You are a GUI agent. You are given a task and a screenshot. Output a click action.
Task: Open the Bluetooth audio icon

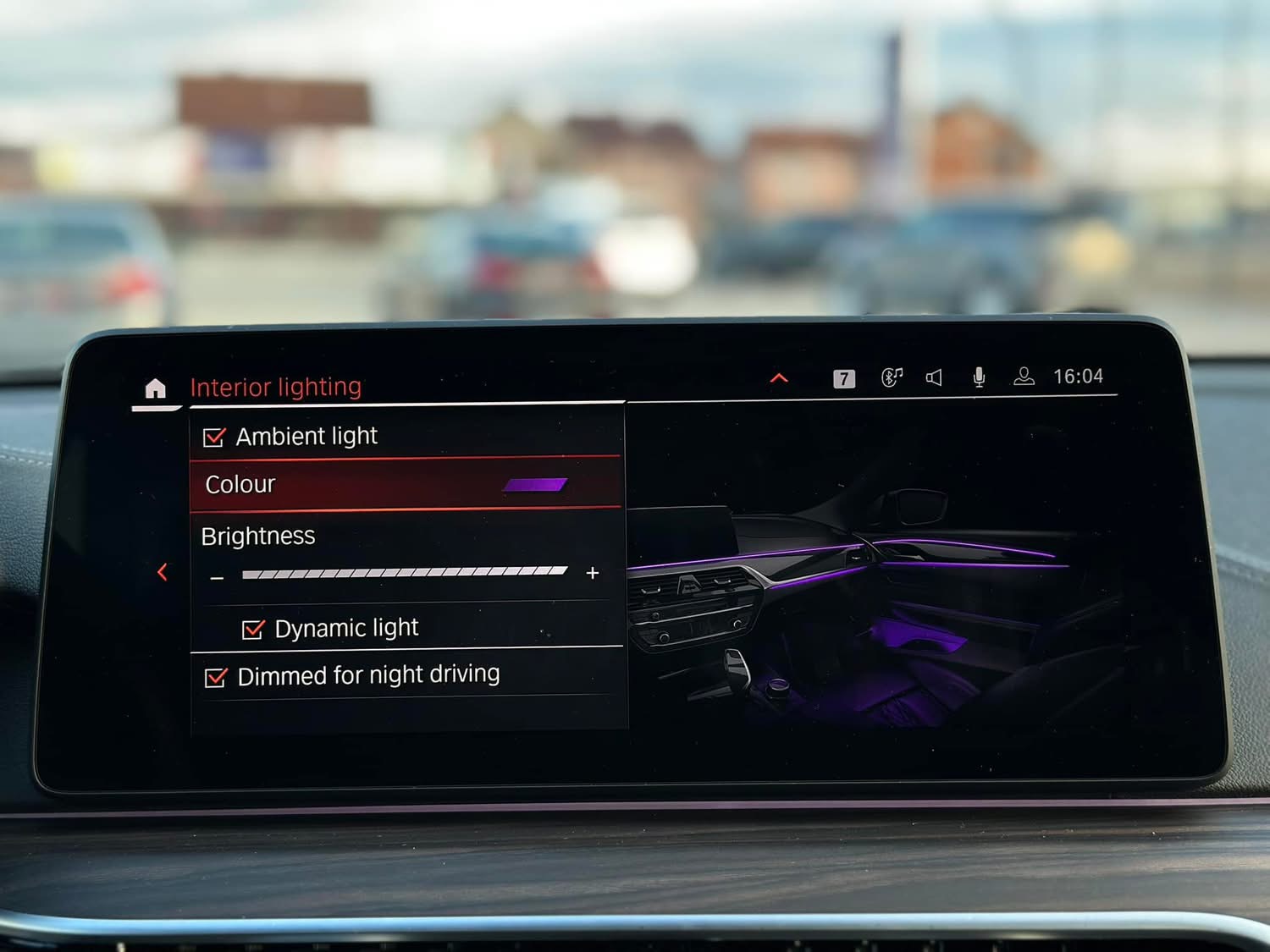[x=892, y=377]
